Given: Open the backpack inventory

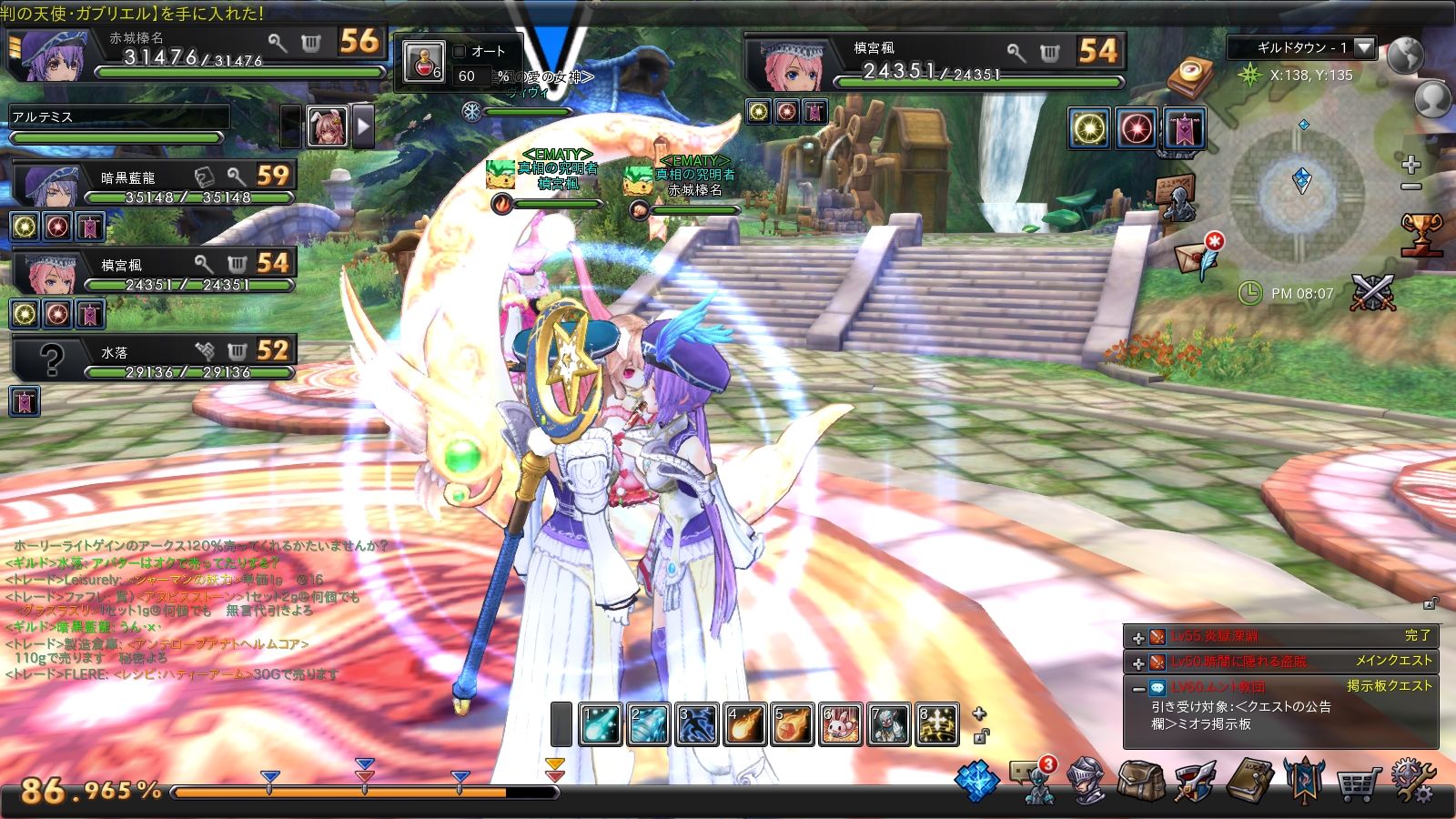Looking at the screenshot, I should (1138, 781).
